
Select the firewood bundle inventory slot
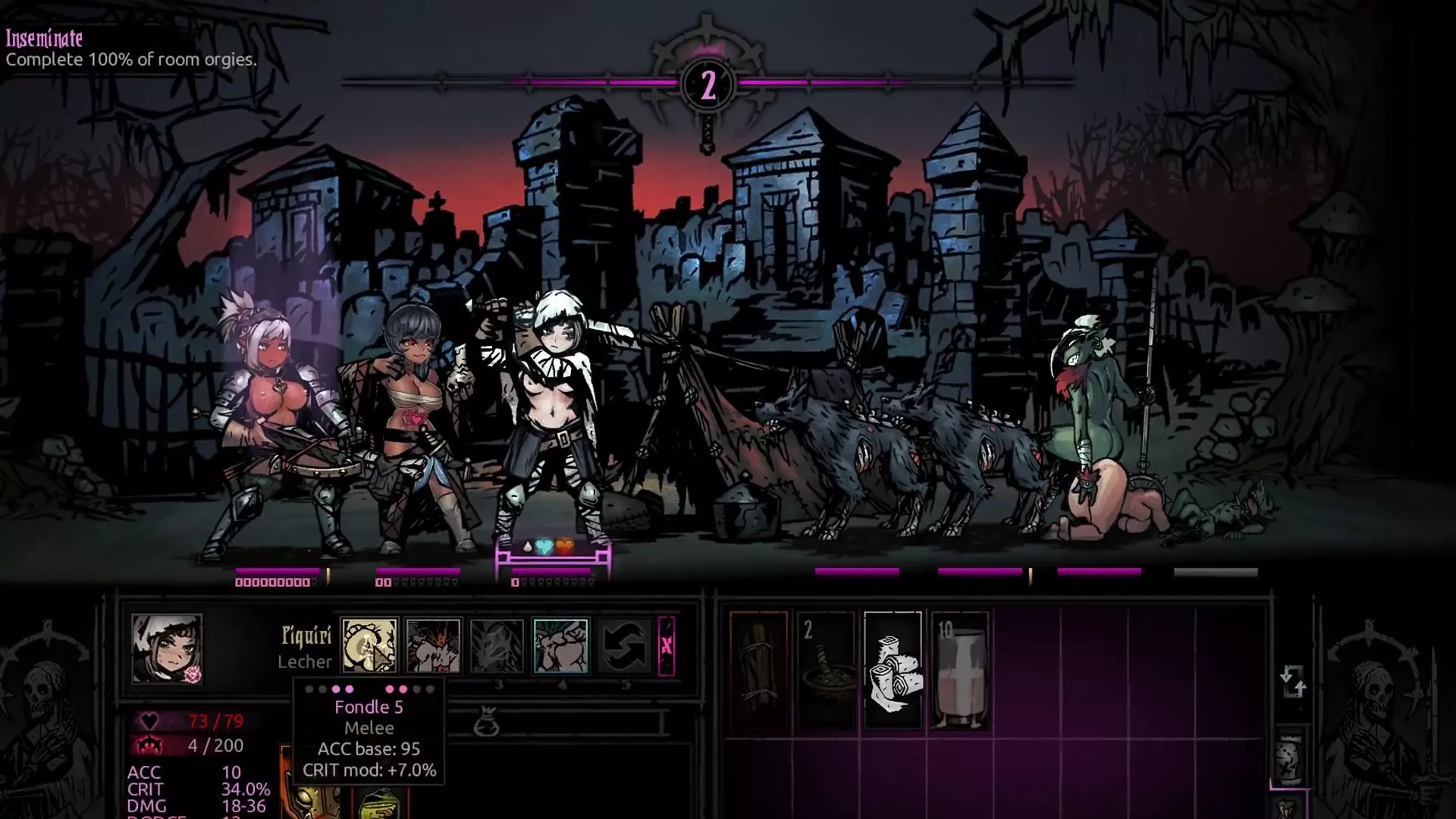[758, 670]
